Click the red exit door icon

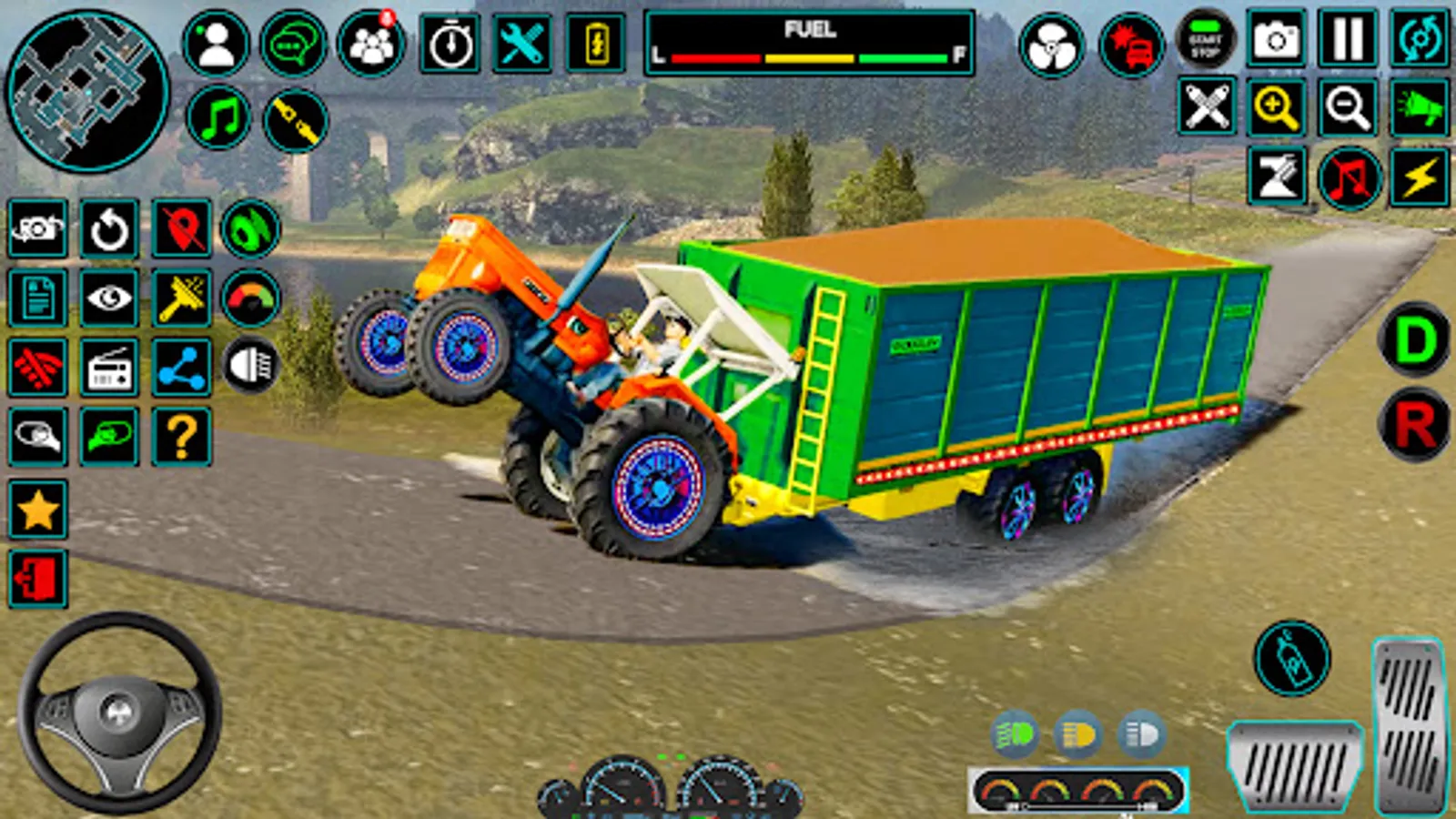coord(37,579)
